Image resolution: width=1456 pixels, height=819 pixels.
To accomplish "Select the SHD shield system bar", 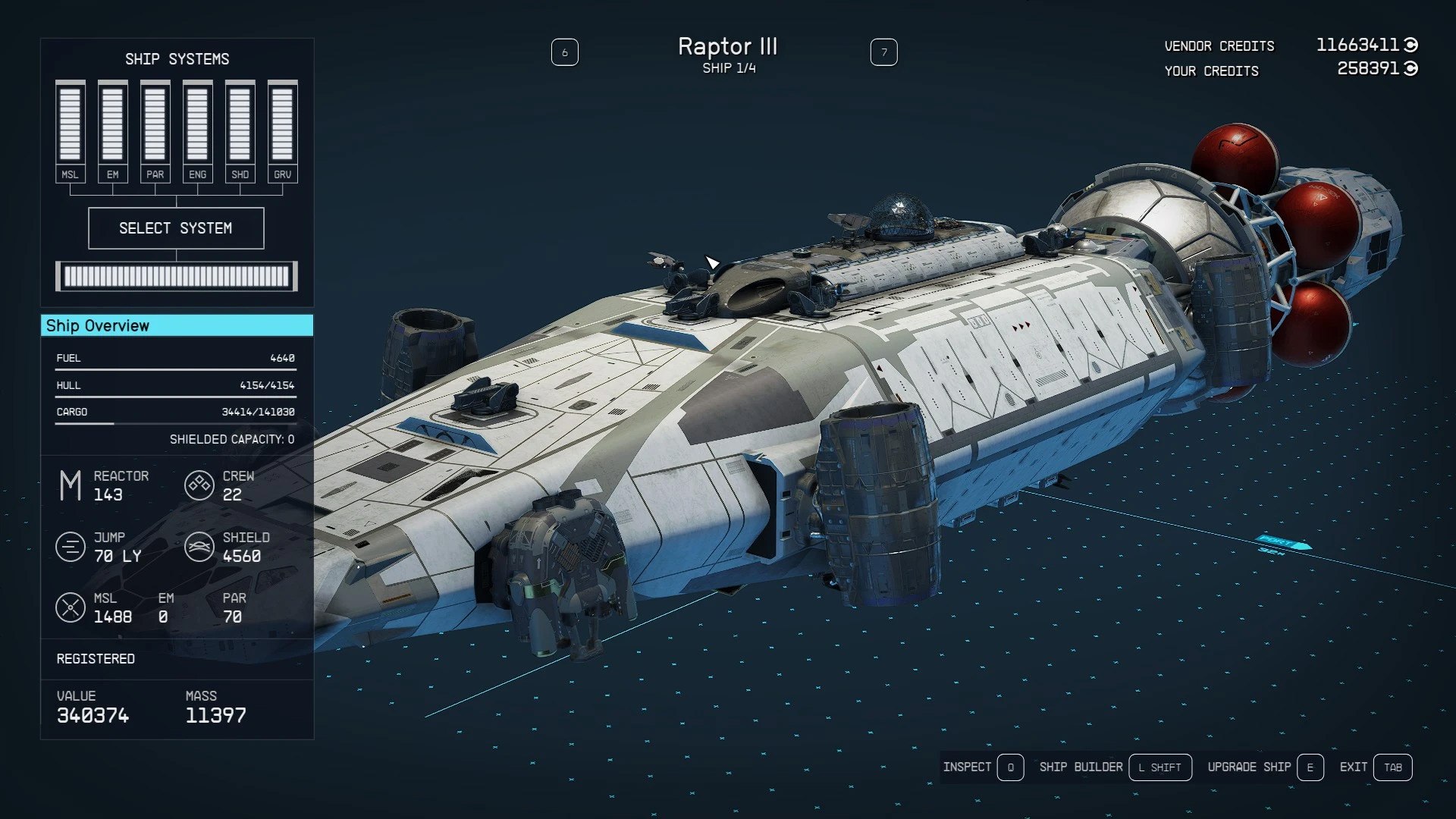I will click(240, 130).
